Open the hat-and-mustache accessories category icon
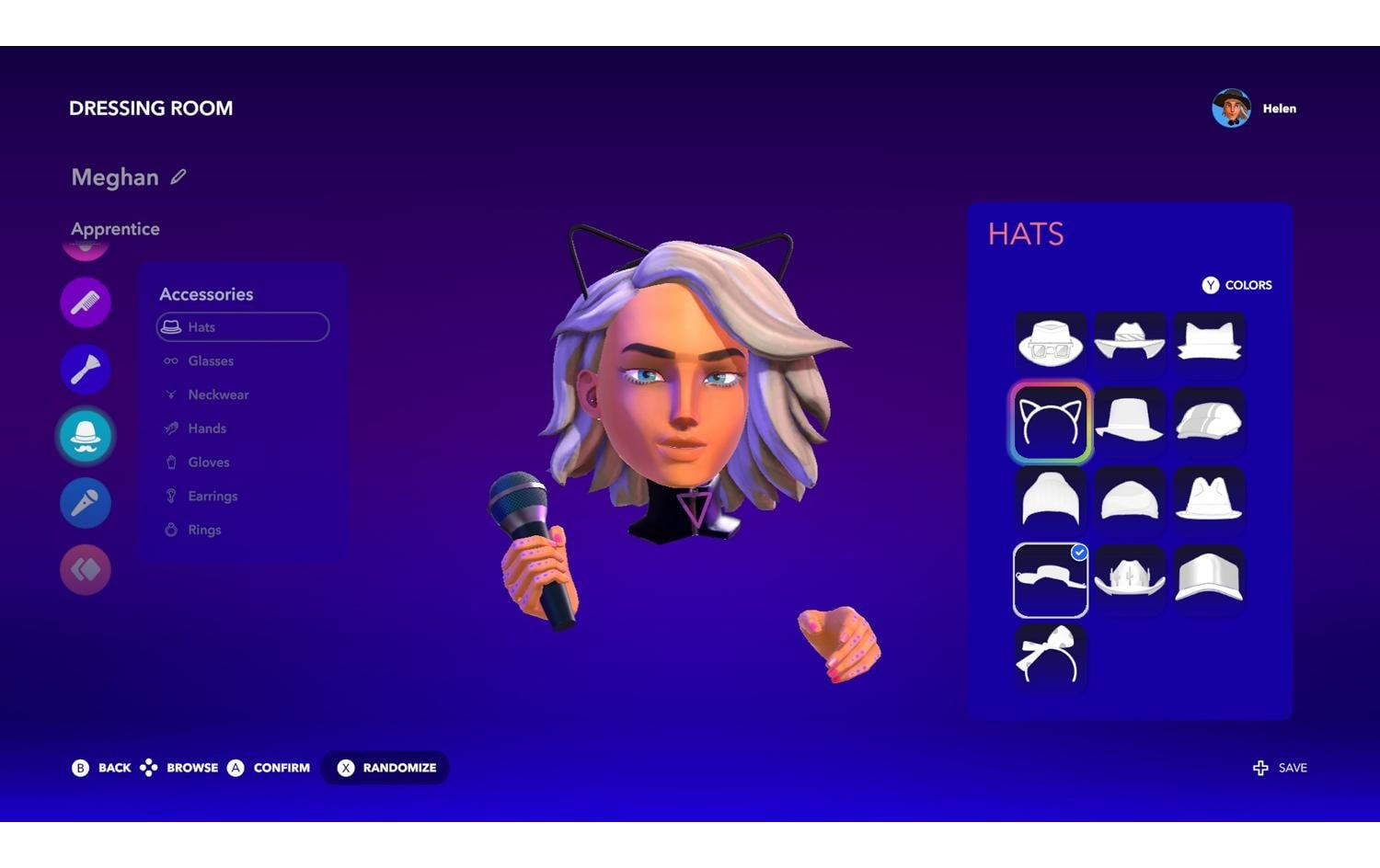 pos(86,437)
